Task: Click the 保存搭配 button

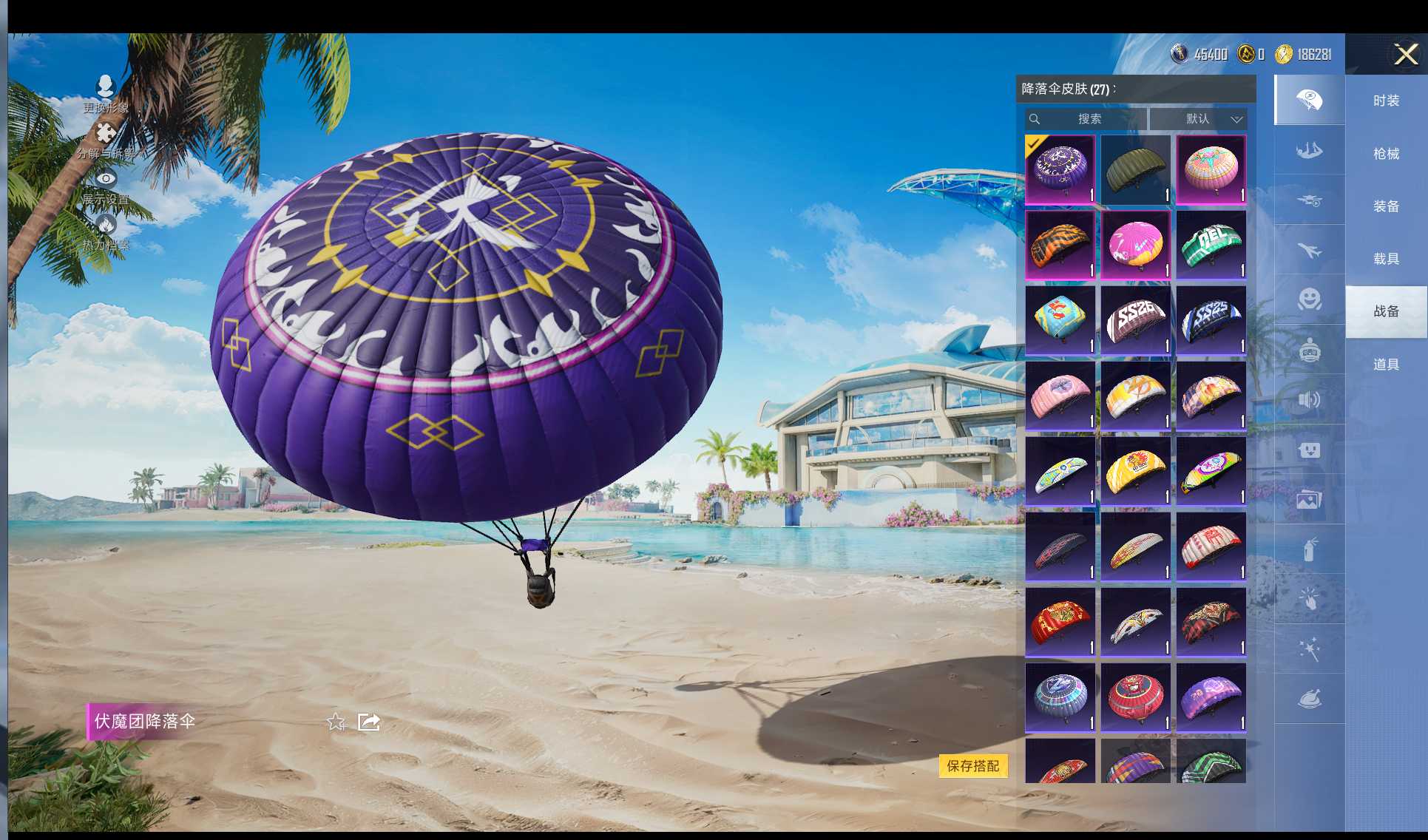Action: click(x=972, y=766)
